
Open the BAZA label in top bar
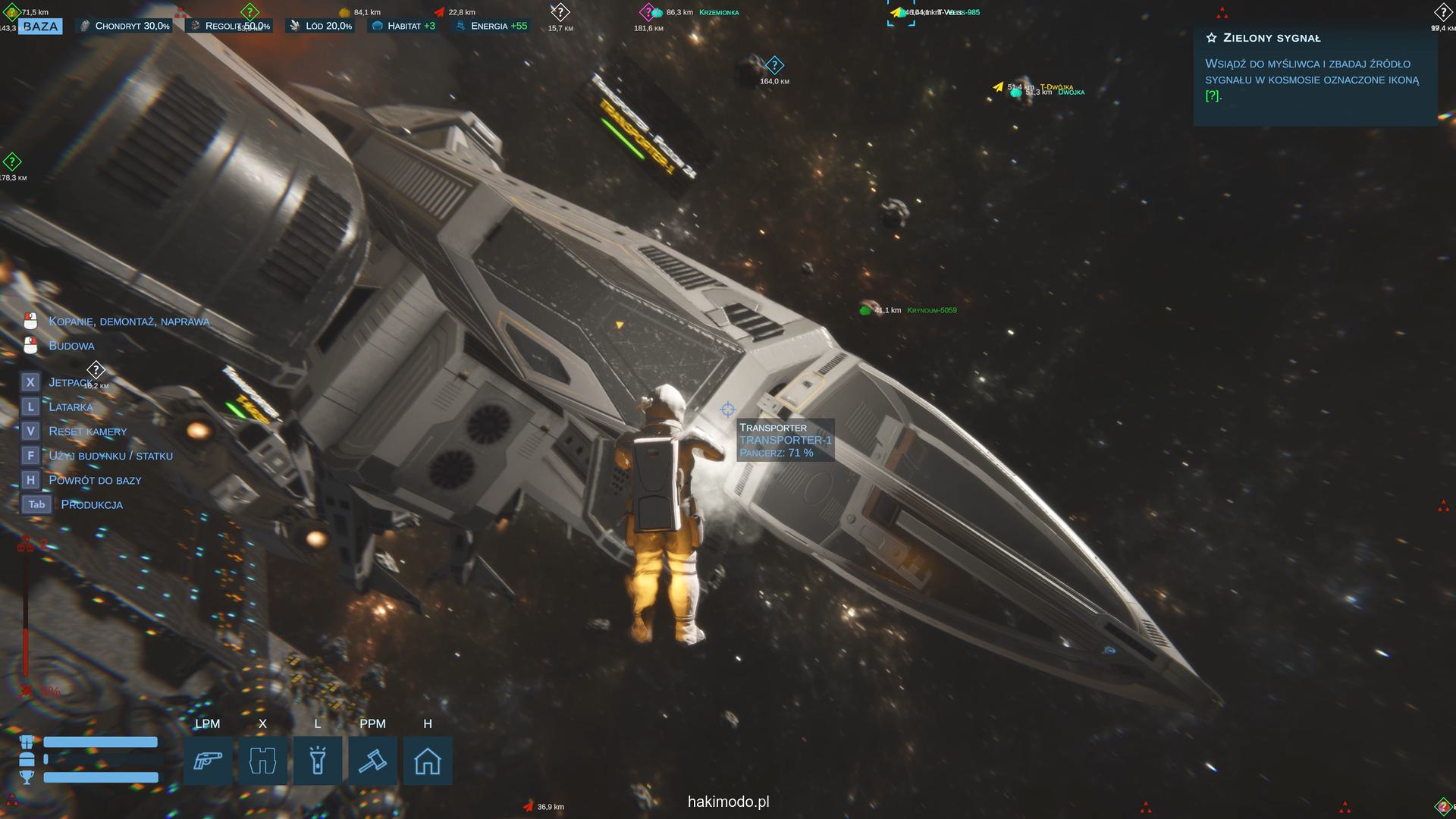40,27
